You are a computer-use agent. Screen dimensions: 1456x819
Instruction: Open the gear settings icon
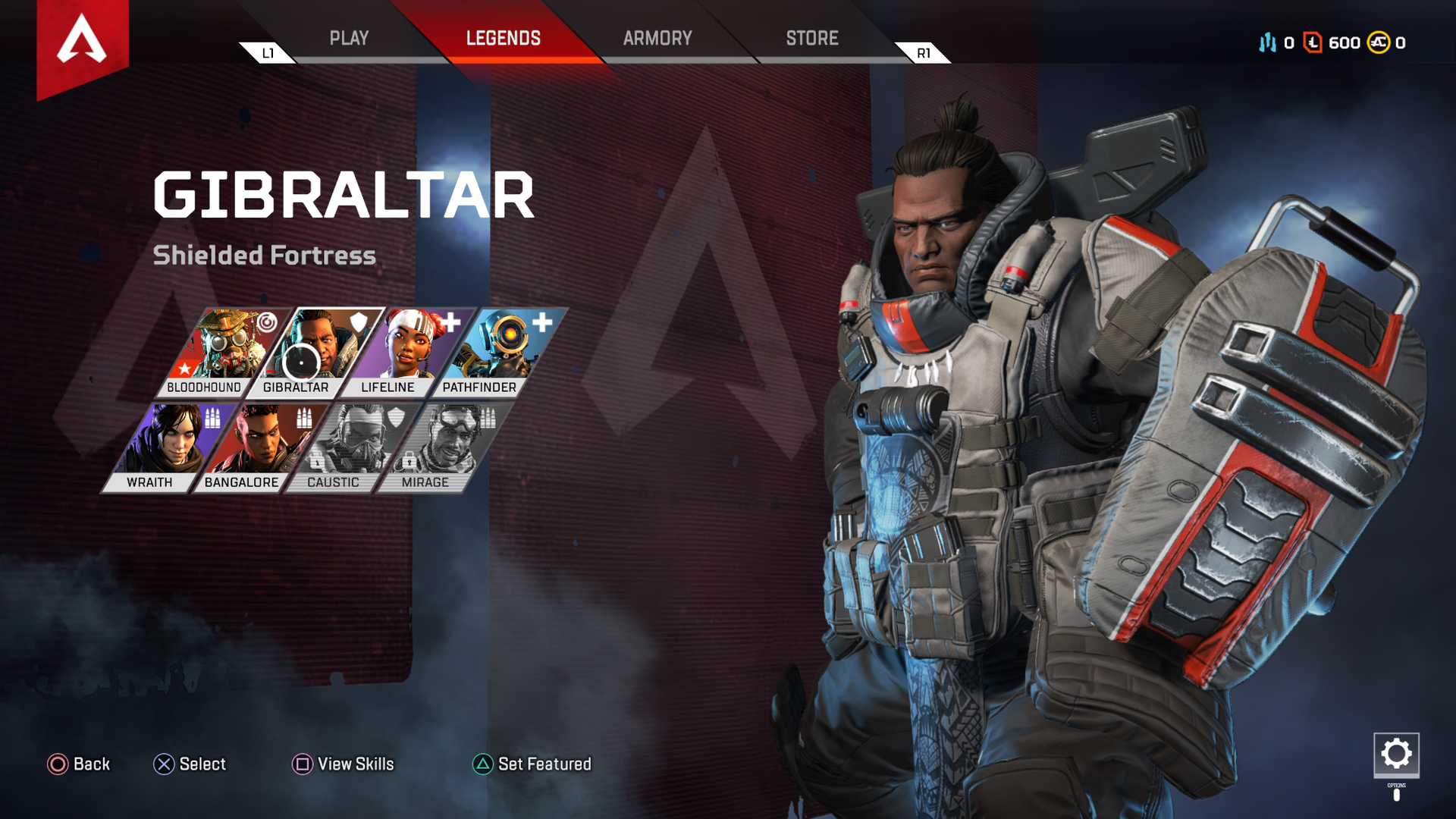pos(1396,755)
